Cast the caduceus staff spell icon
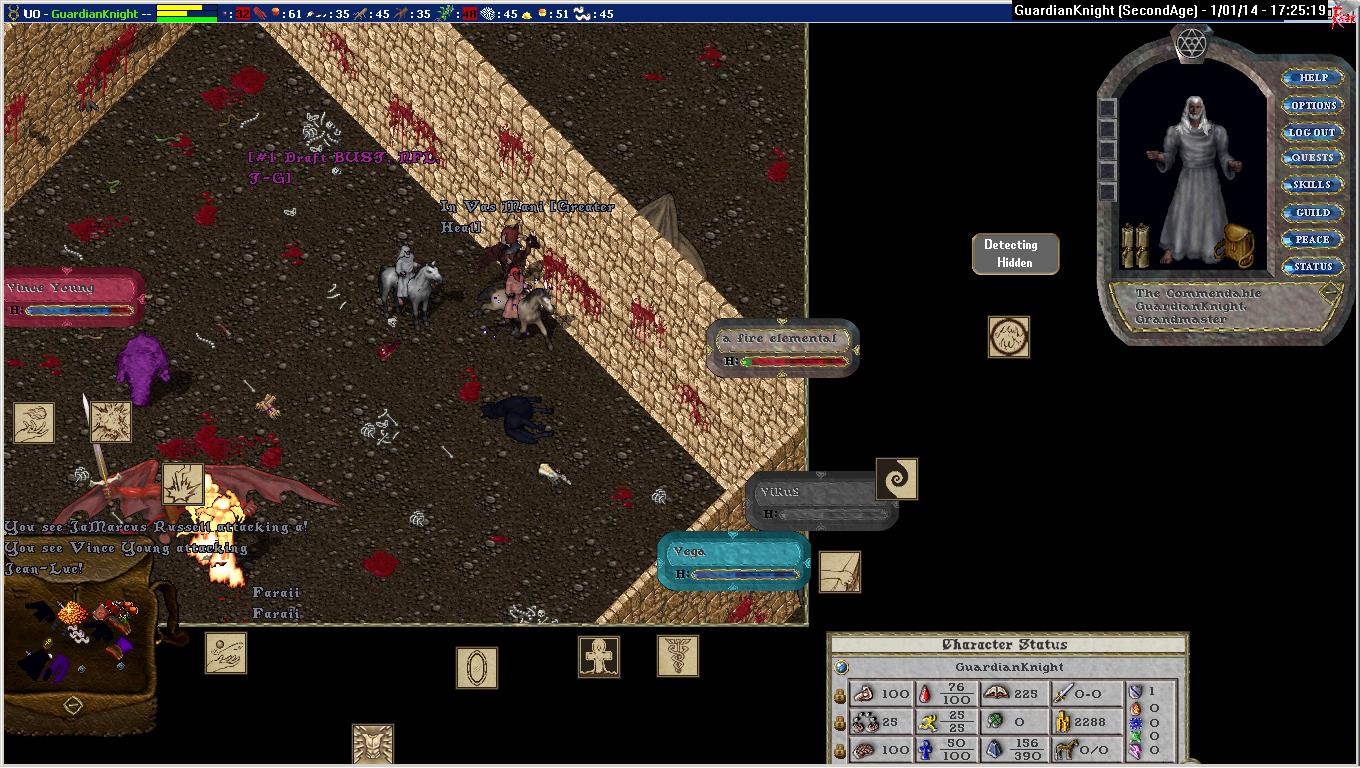Viewport: 1360px width, 768px height. [677, 656]
